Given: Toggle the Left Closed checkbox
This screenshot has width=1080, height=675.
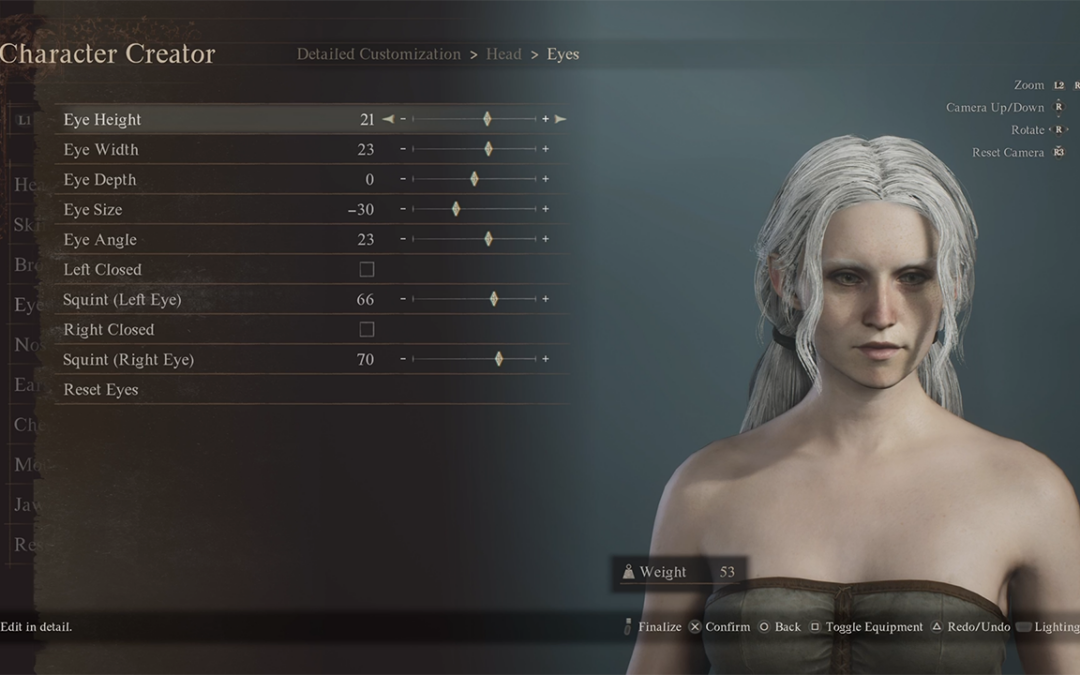Looking at the screenshot, I should [367, 270].
